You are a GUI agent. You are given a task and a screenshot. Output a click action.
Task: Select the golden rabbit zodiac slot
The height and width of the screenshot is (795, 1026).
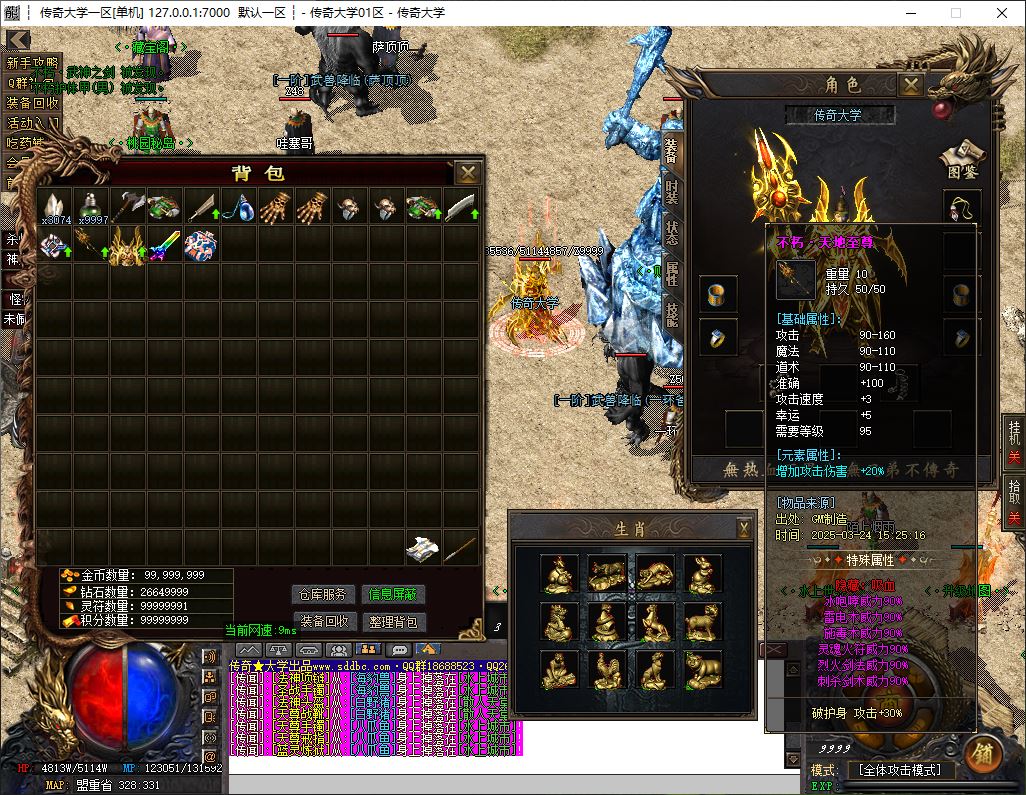(702, 574)
